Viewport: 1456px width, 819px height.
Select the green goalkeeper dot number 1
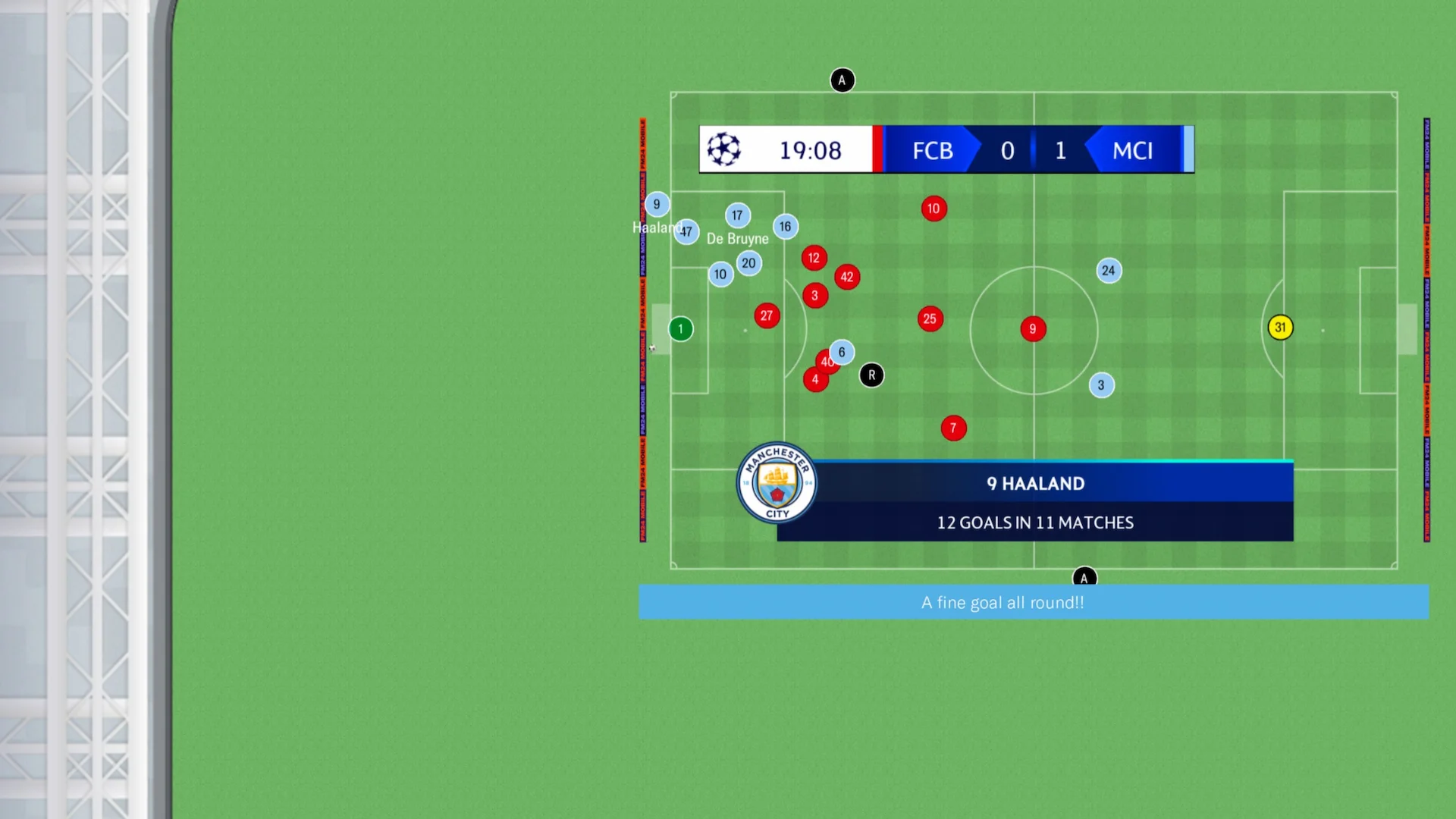tap(680, 328)
